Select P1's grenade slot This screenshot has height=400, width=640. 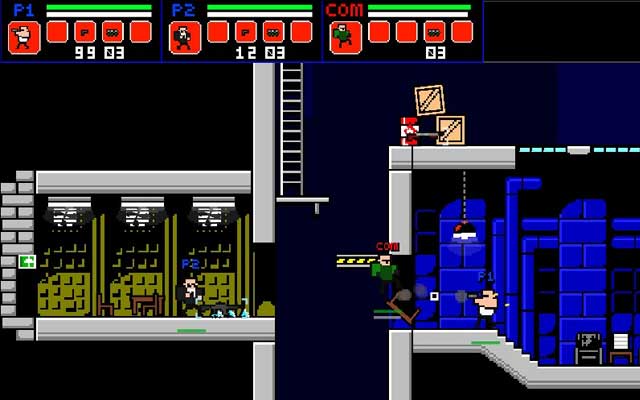click(113, 31)
